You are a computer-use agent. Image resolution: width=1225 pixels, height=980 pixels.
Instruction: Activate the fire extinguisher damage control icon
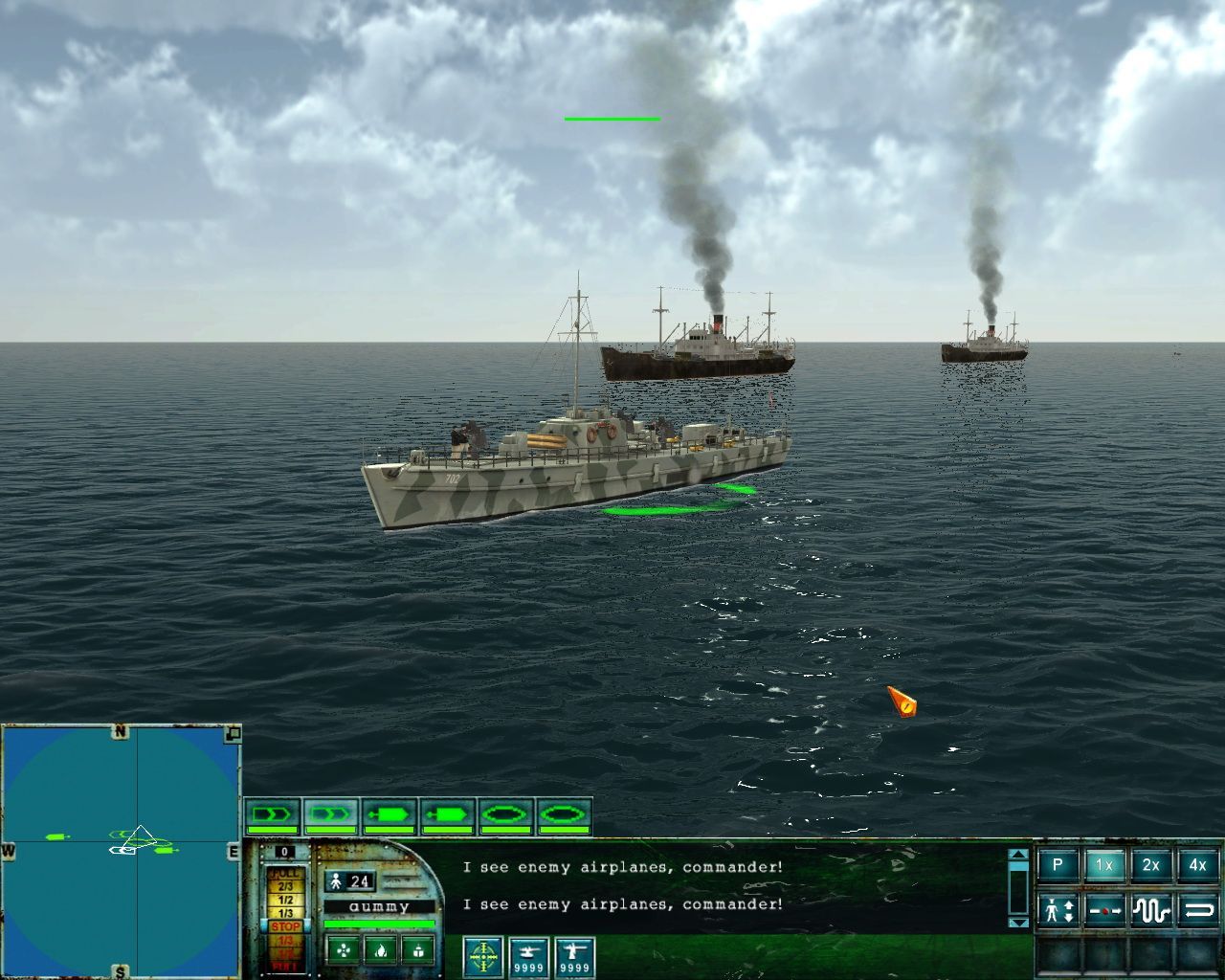click(x=382, y=950)
